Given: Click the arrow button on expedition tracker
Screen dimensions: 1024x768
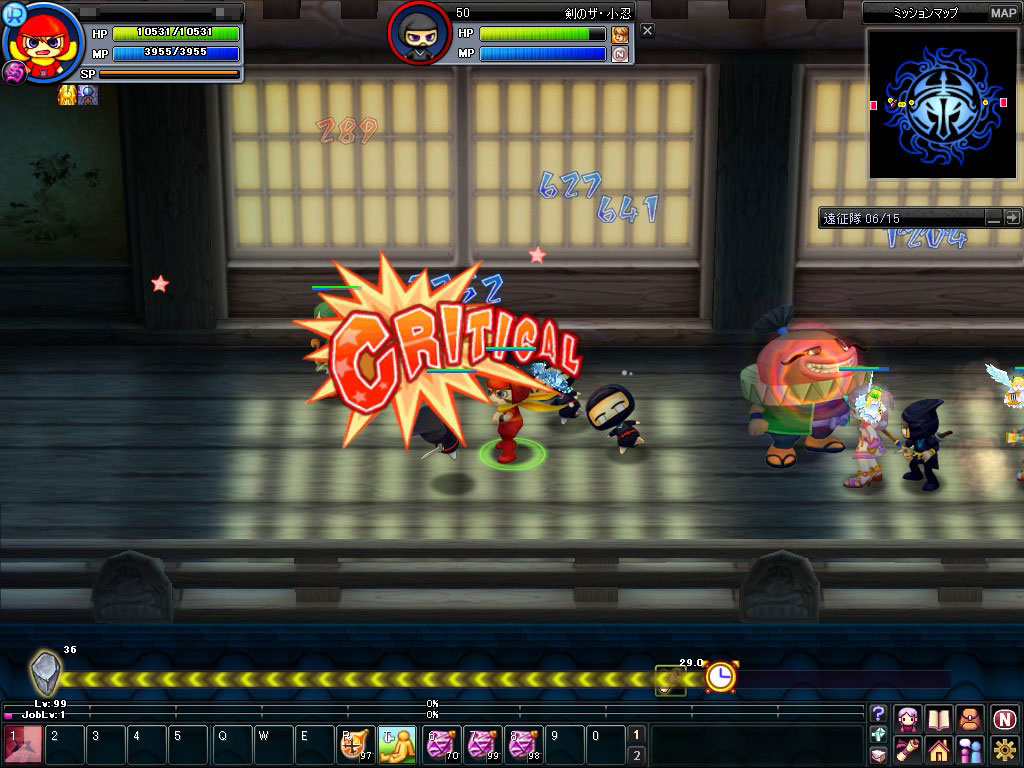Looking at the screenshot, I should [x=1012, y=217].
